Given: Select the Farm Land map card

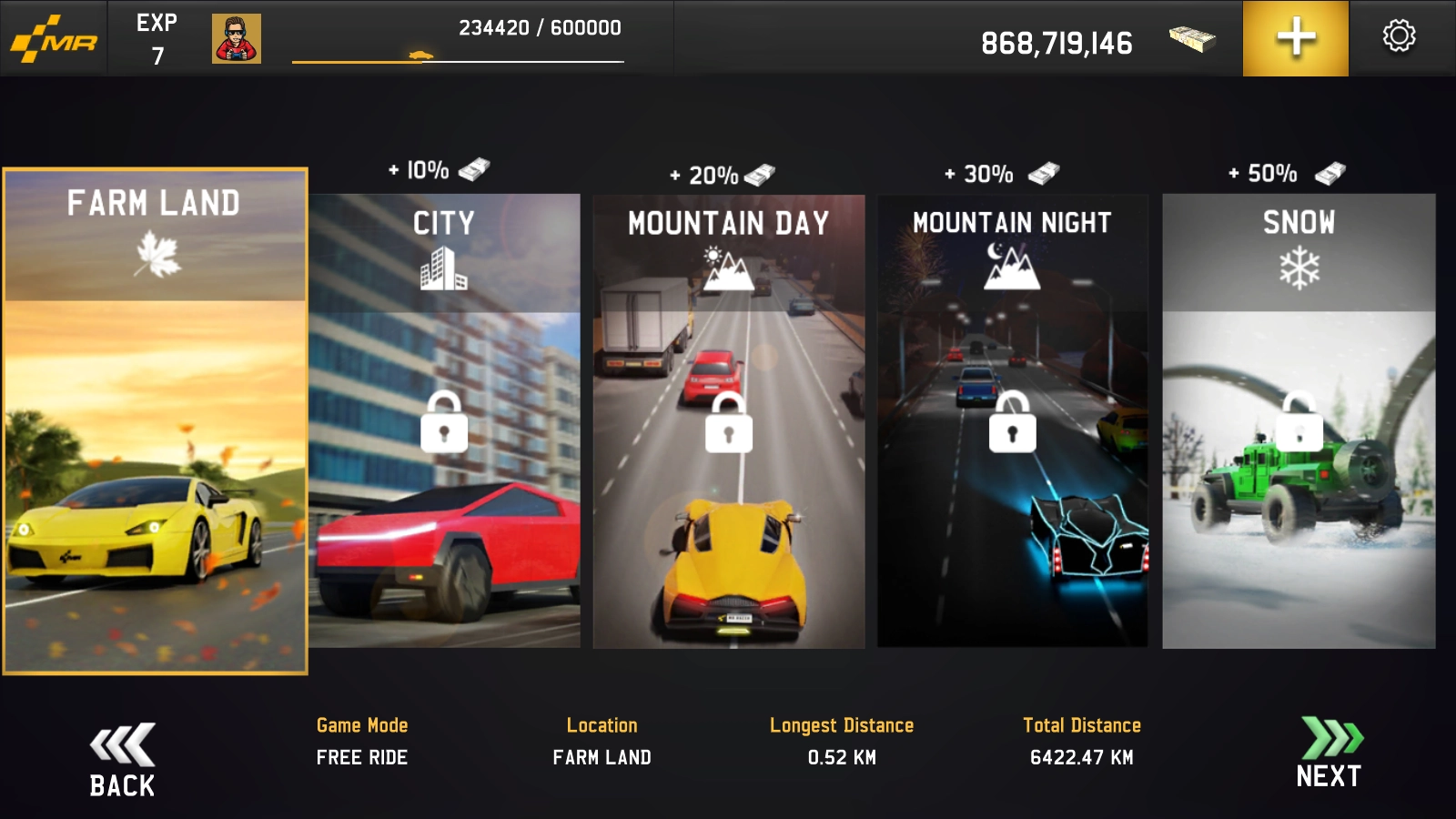Looking at the screenshot, I should [x=155, y=420].
